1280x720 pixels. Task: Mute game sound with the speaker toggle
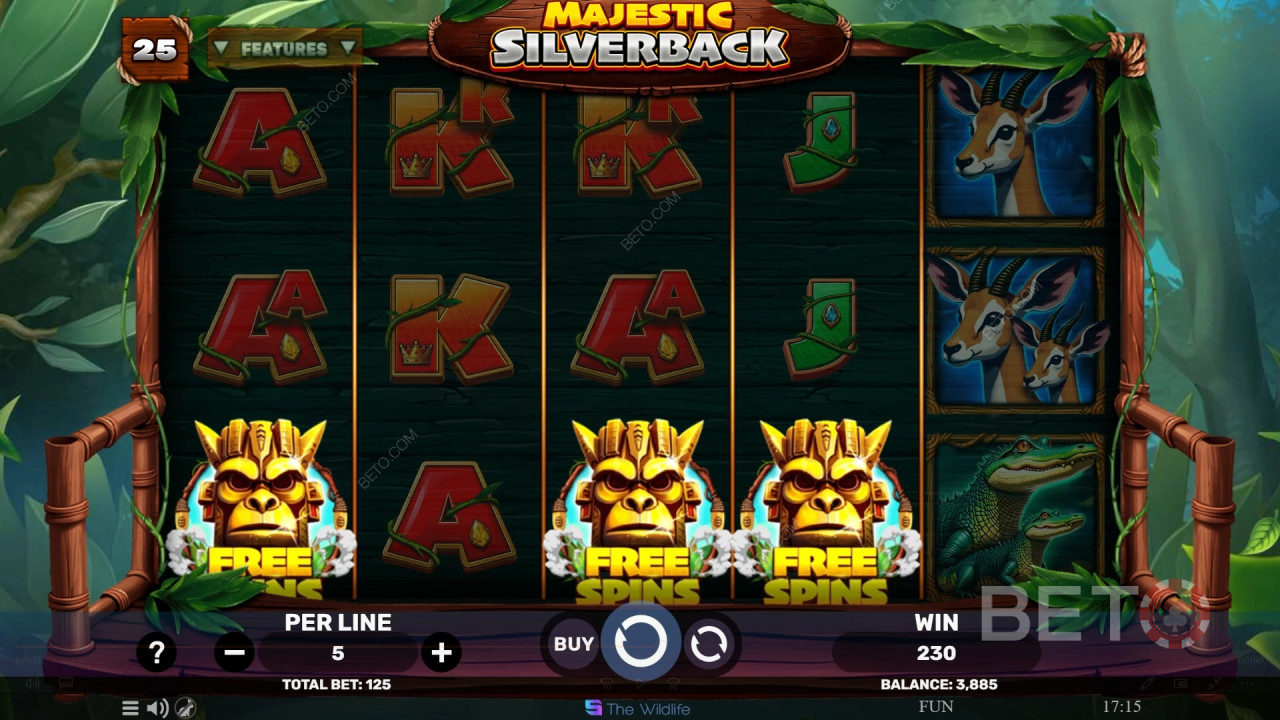tap(156, 707)
